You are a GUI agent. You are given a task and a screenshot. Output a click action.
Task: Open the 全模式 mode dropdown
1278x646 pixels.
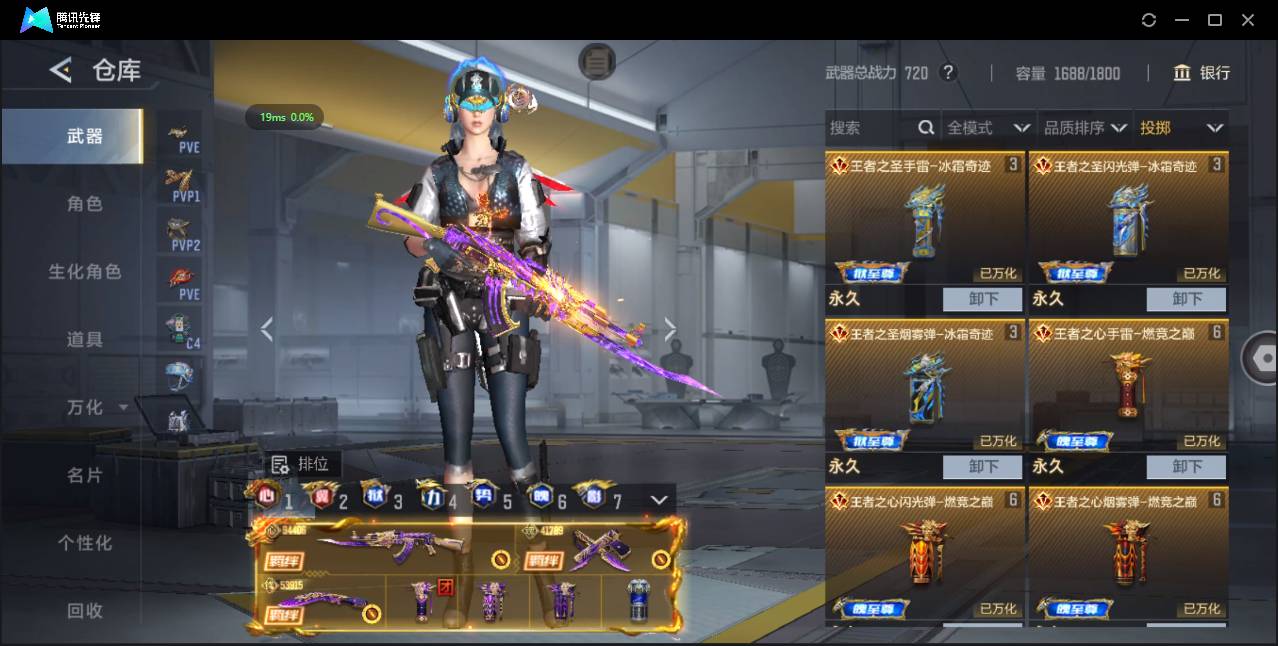[987, 128]
